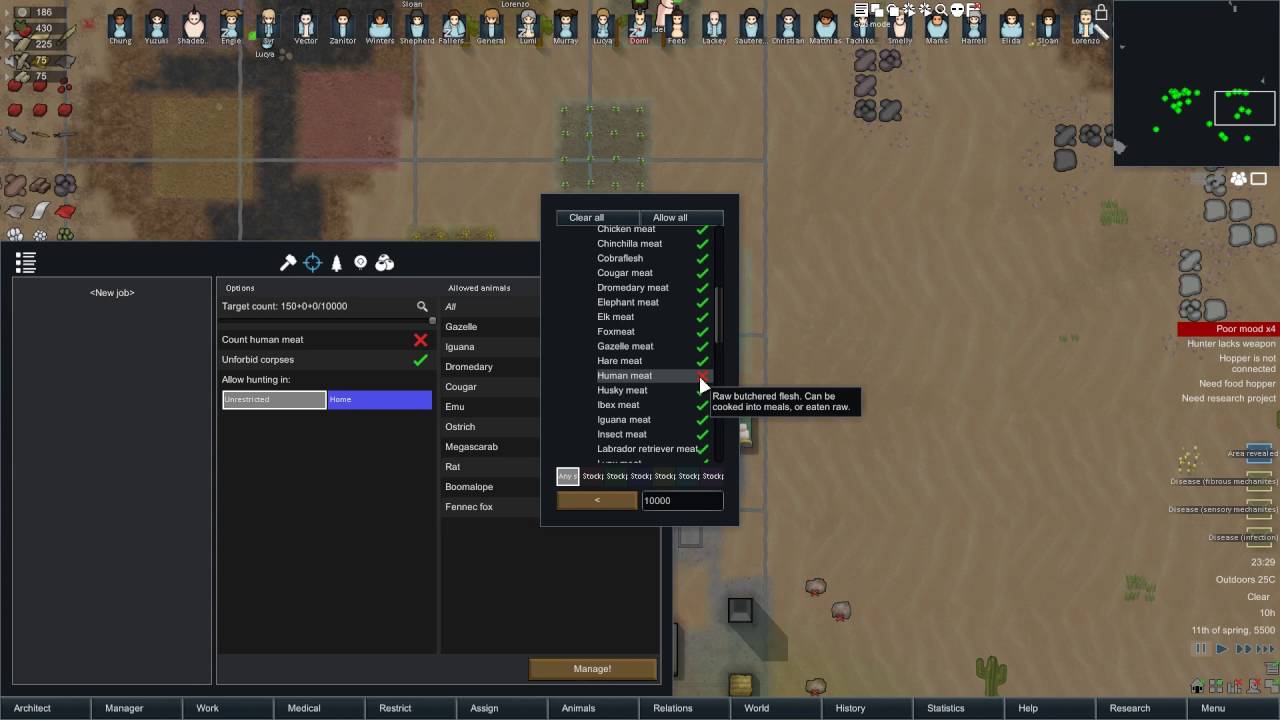Select the hunting crosshair tab icon

(x=312, y=262)
